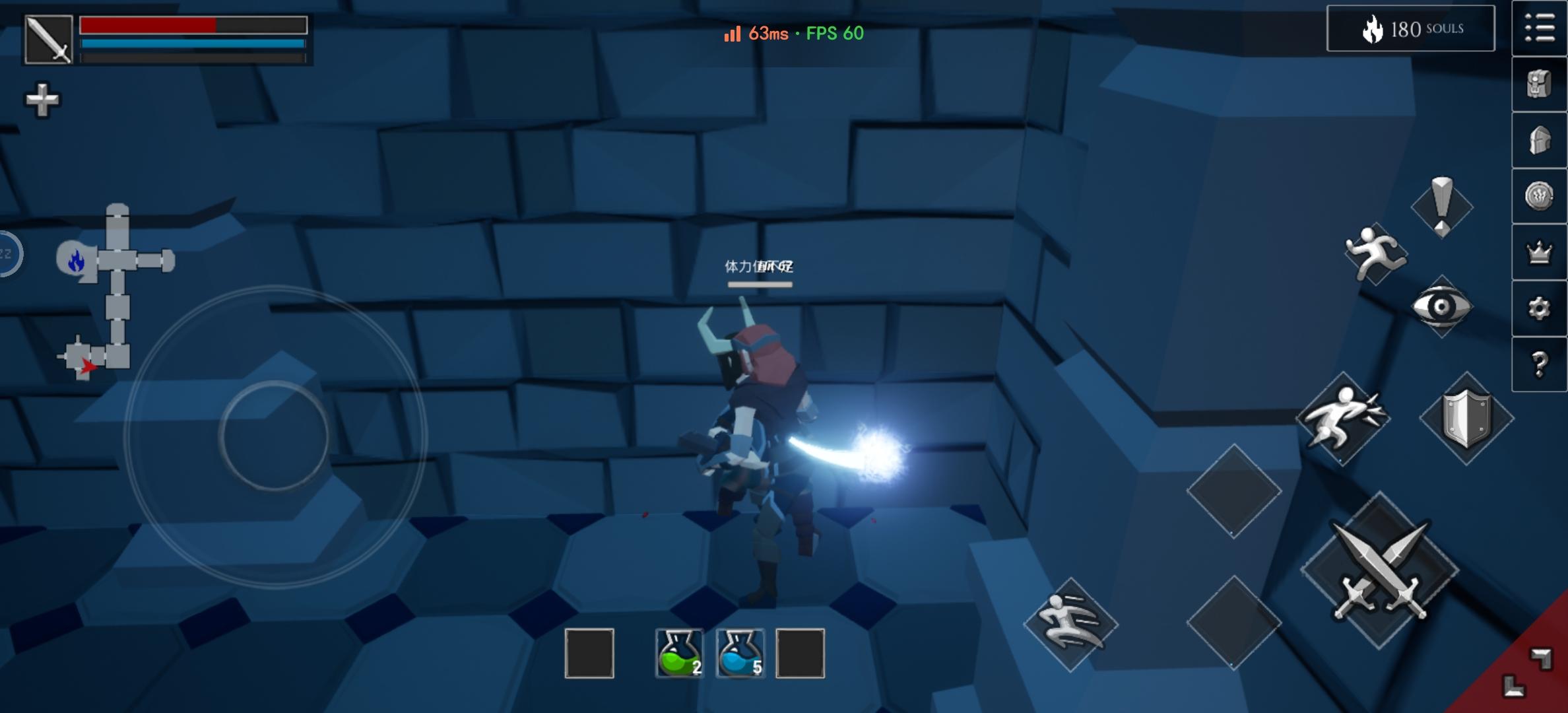The image size is (1568, 713).
Task: Trigger the dodge roll button
Action: pyautogui.click(x=1070, y=624)
